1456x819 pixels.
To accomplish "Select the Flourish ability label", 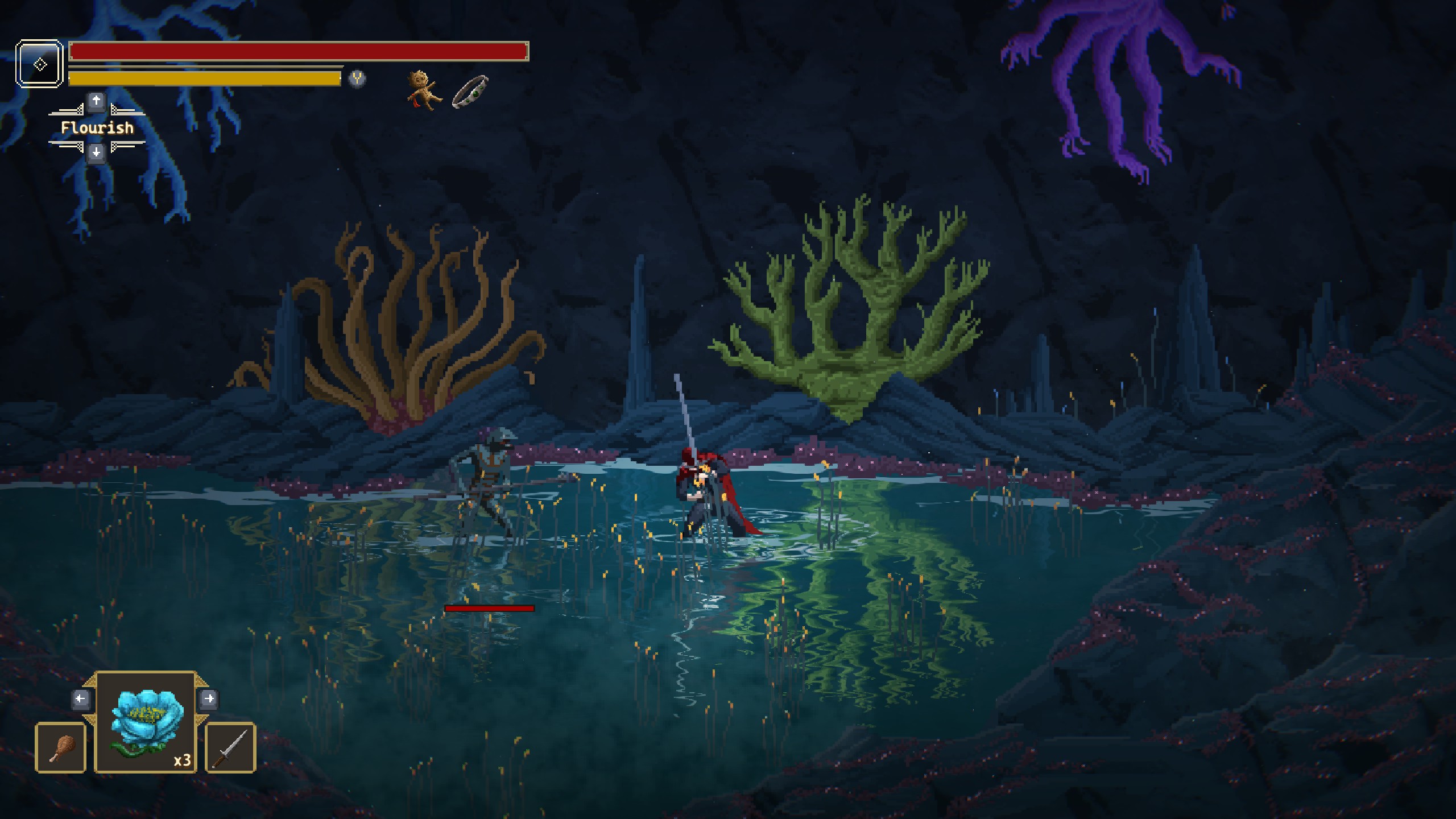I will pyautogui.click(x=97, y=128).
